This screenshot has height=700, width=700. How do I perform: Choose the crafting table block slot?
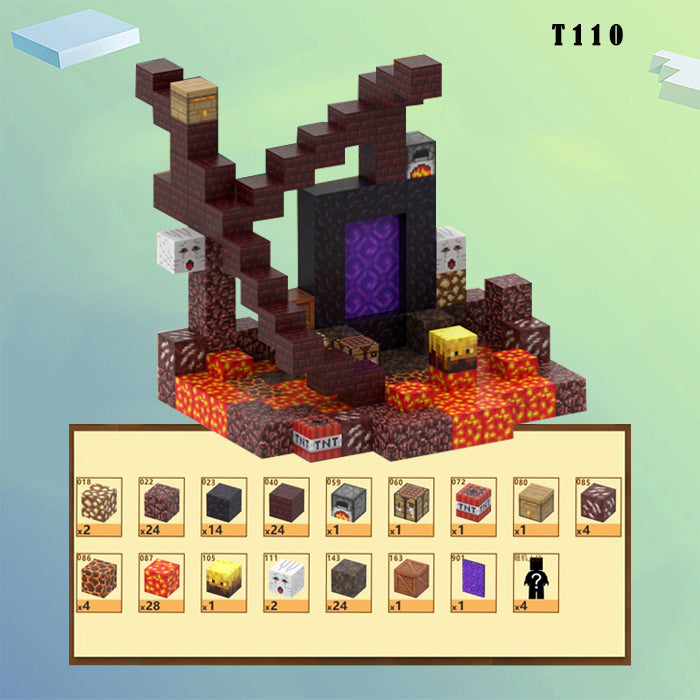pos(410,506)
